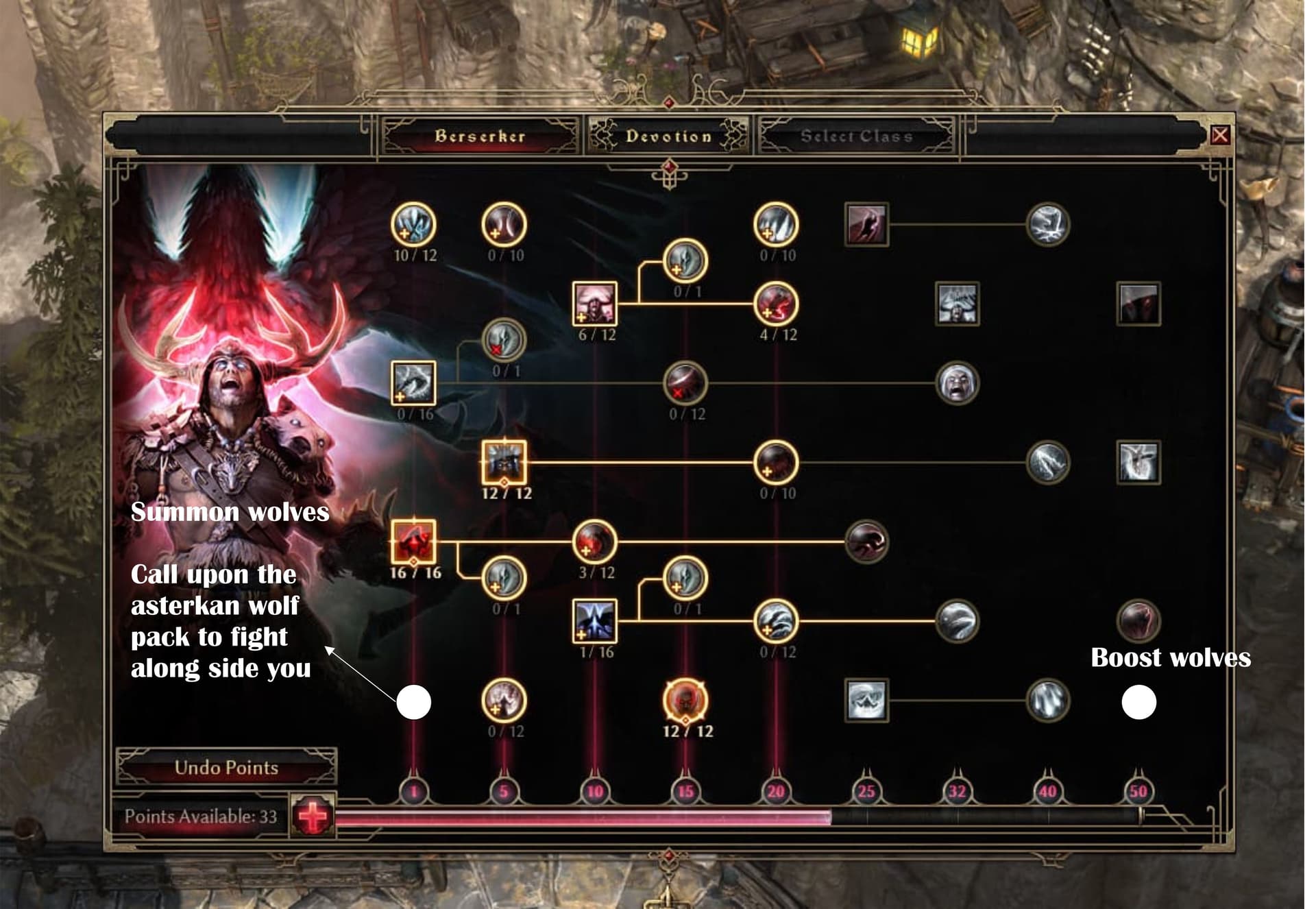Add mastery points with the red plus button
The image size is (1316, 909).
click(313, 816)
